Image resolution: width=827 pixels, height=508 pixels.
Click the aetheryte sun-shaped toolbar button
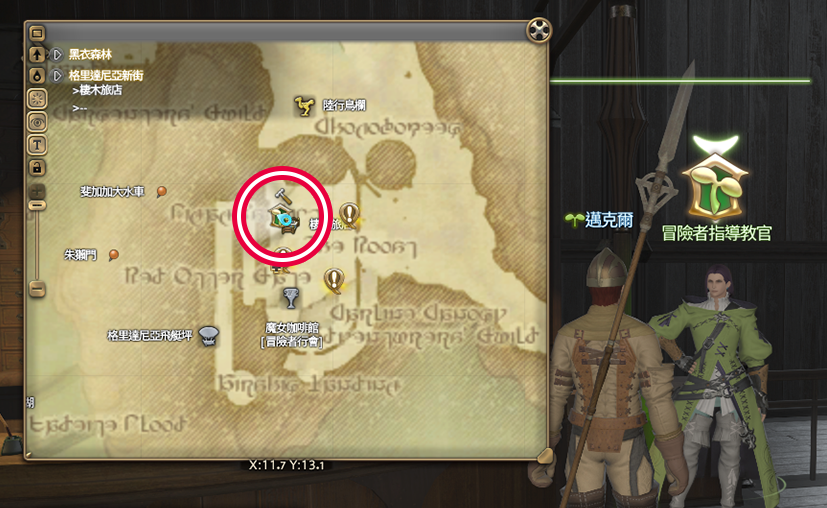tap(37, 97)
